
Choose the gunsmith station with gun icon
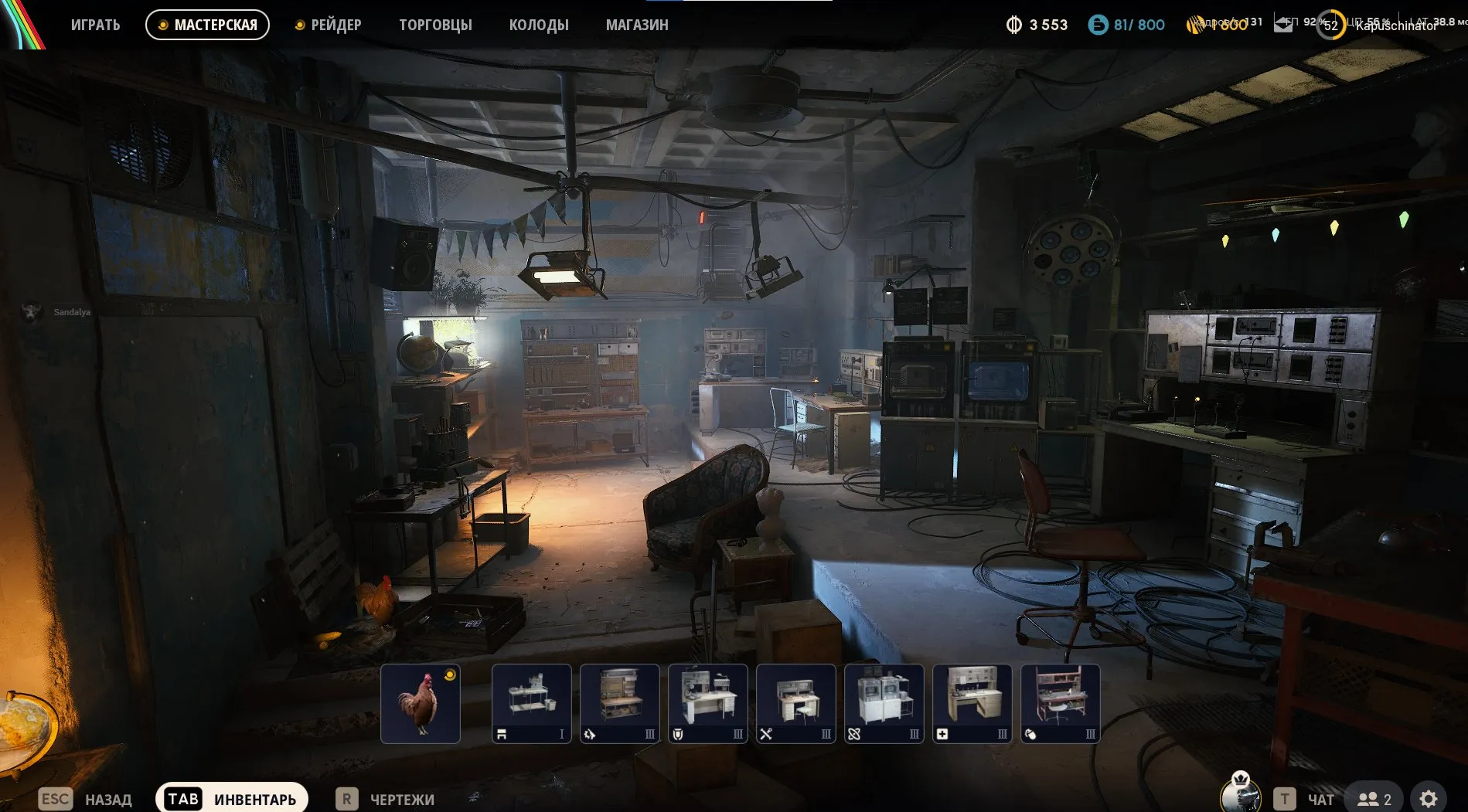(x=620, y=703)
